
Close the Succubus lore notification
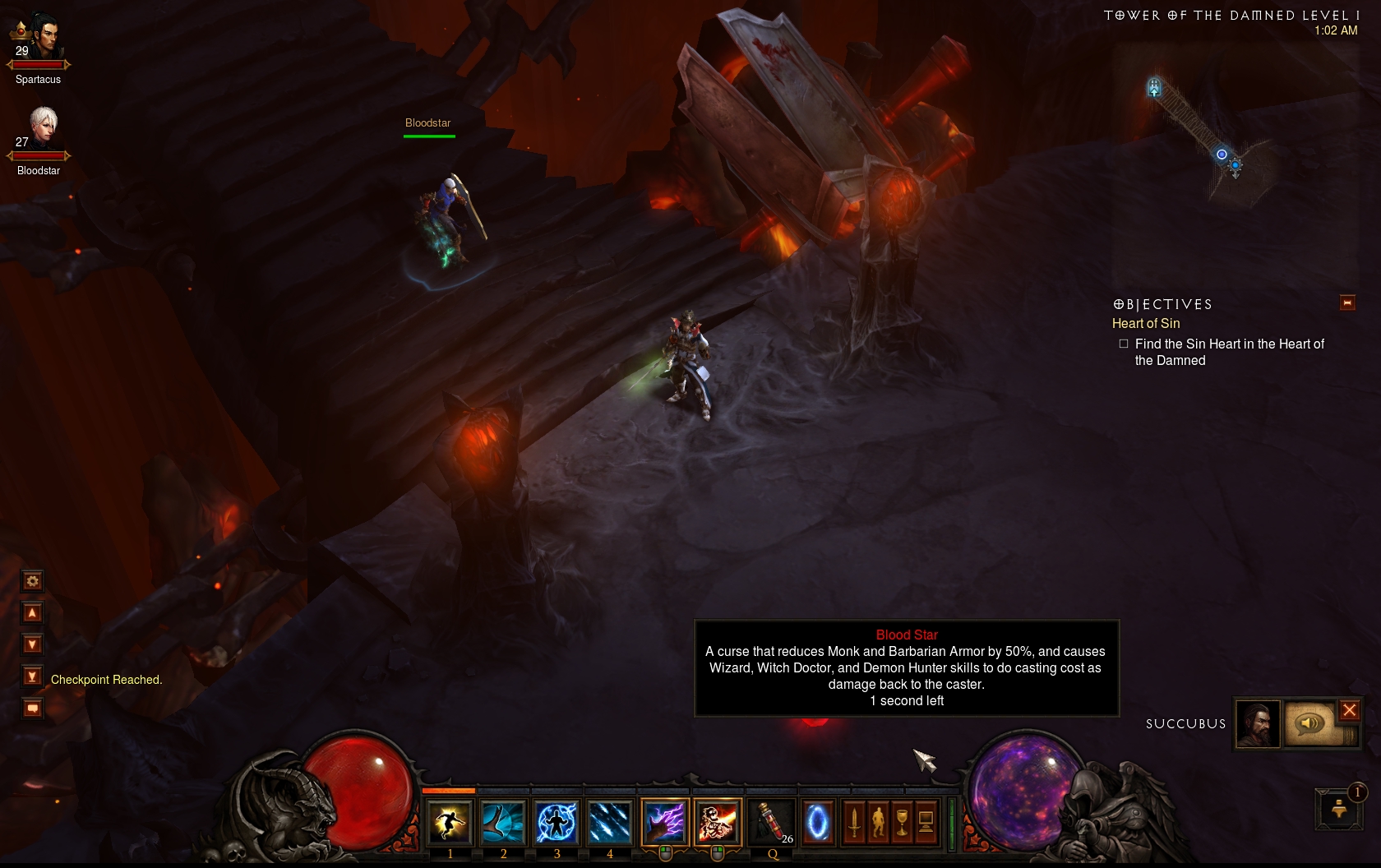tap(1350, 710)
